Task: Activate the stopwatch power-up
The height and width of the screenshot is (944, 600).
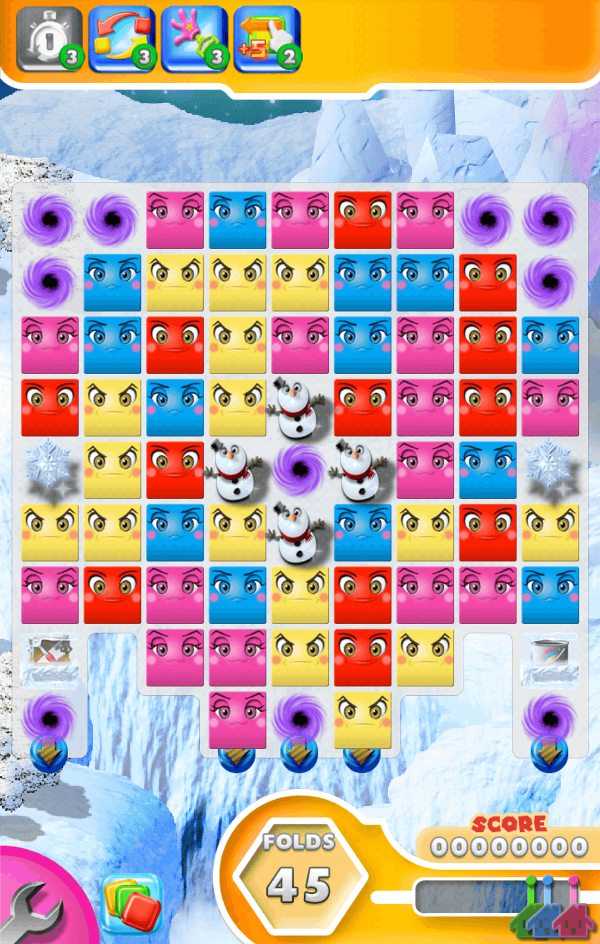Action: point(48,40)
